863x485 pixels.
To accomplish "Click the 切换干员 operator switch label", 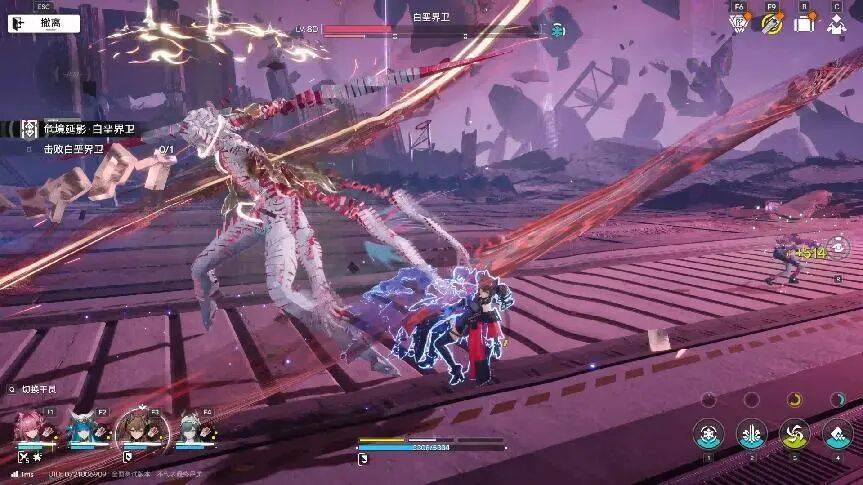I will 42,389.
